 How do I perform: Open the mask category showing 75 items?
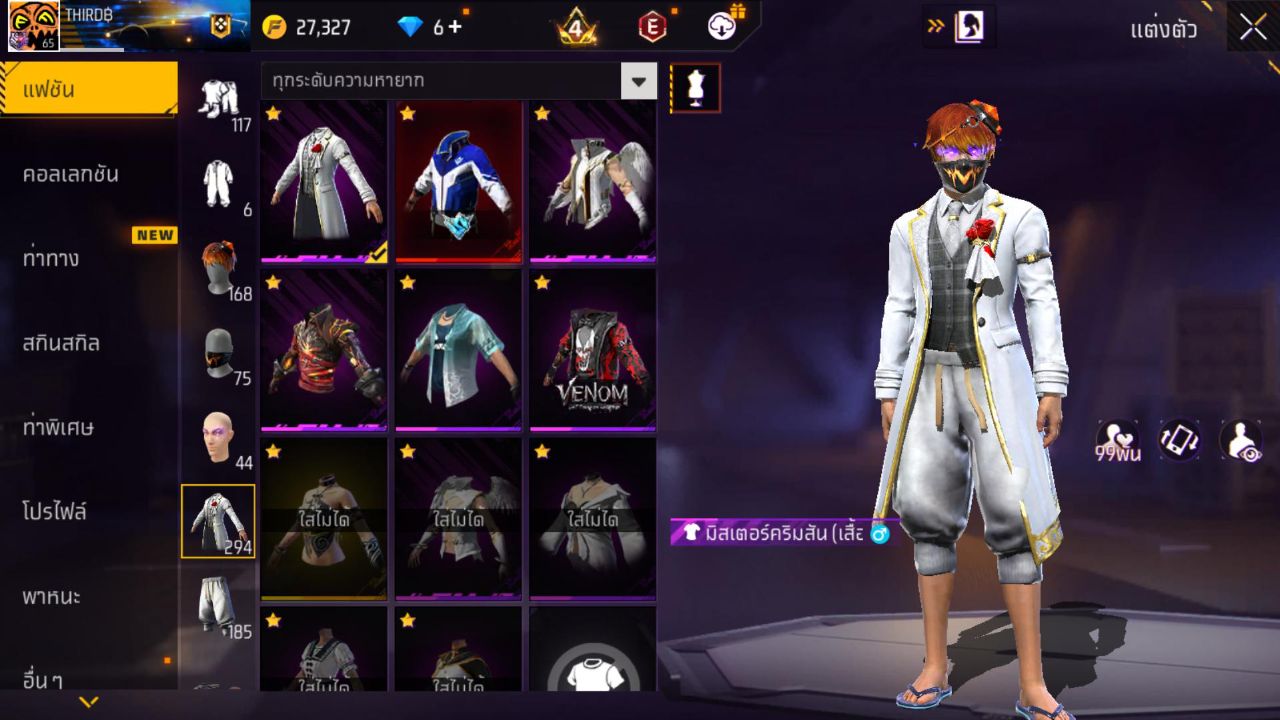coord(220,352)
